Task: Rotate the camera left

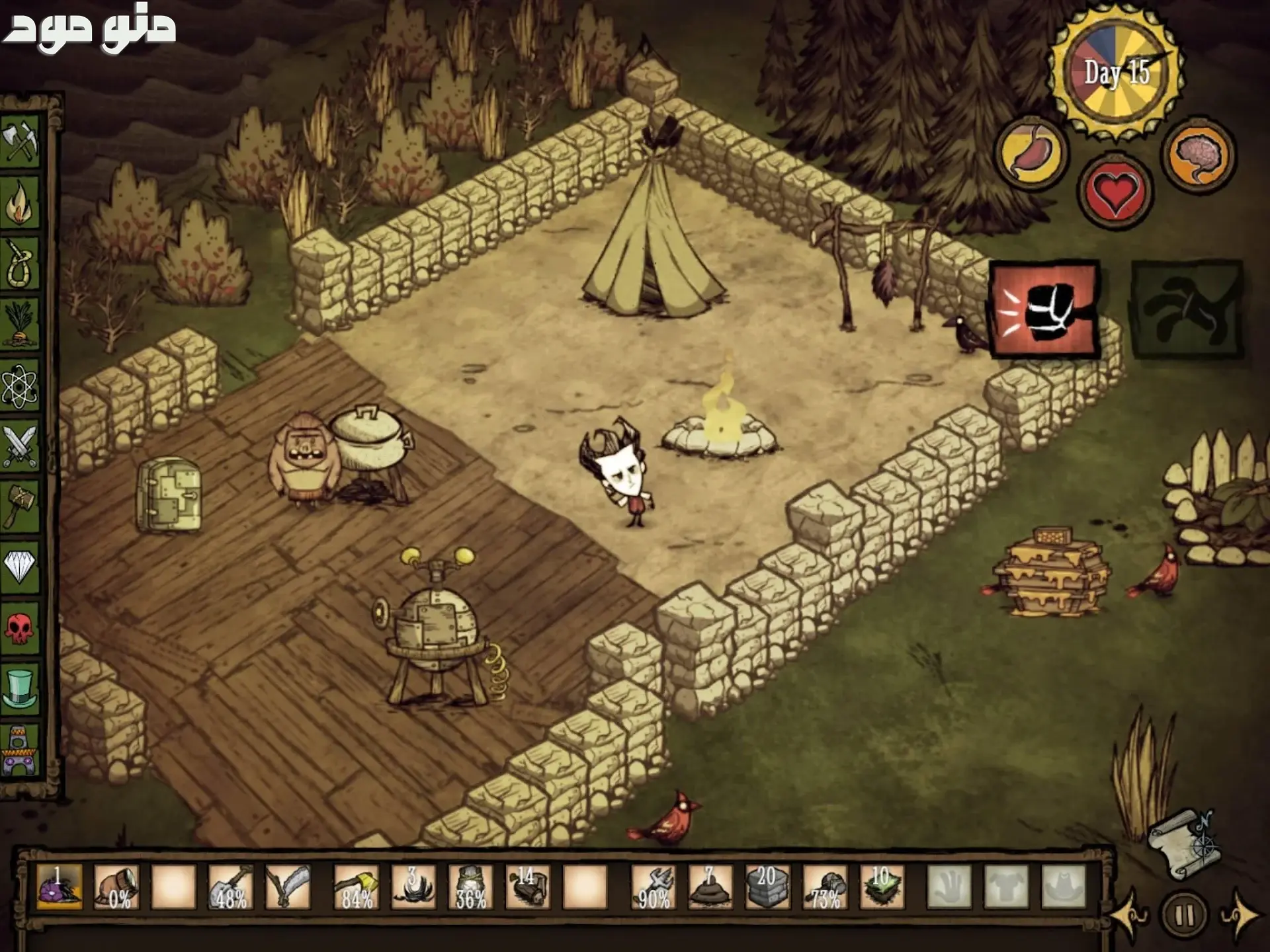Action: (1131, 916)
